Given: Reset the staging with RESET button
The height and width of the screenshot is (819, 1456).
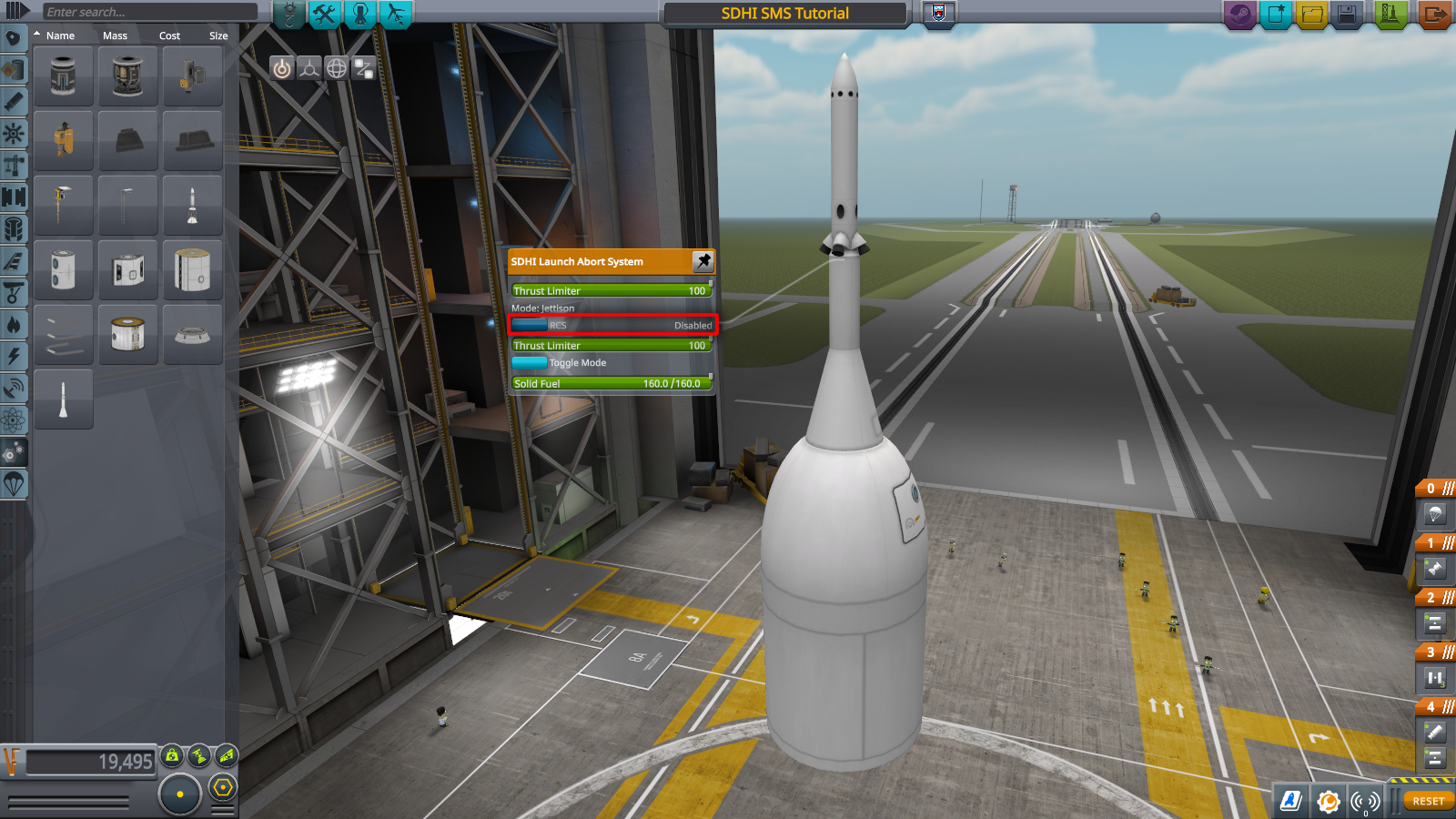Looking at the screenshot, I should (1428, 801).
